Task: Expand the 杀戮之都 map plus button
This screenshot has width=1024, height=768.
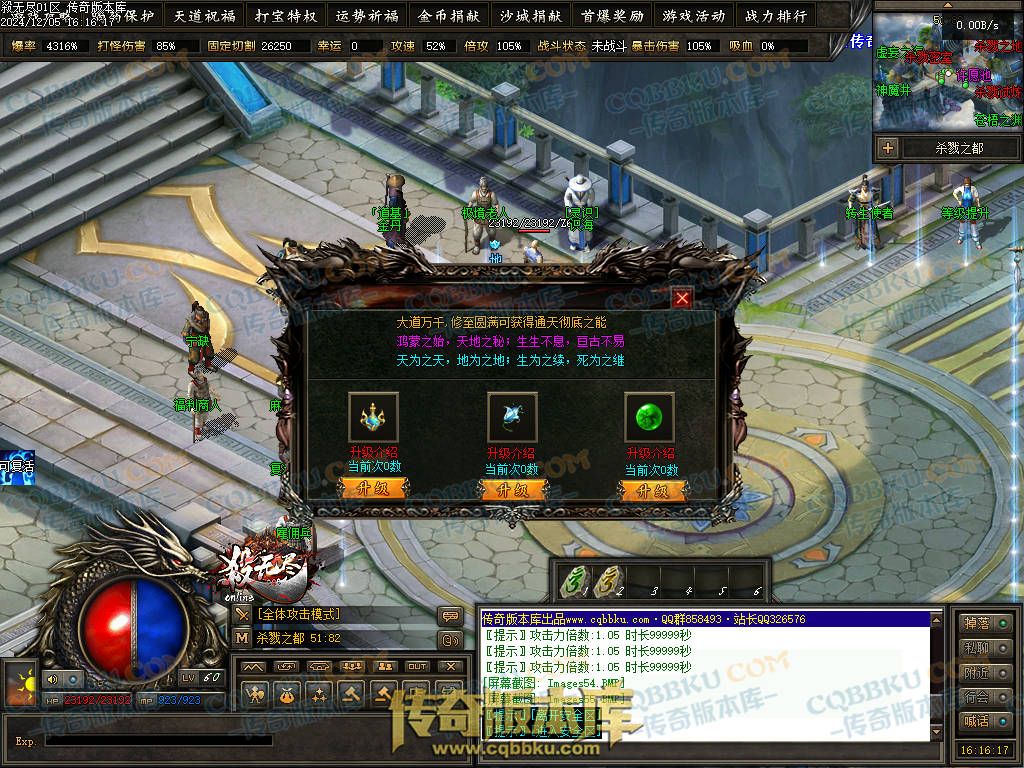Action: (888, 148)
